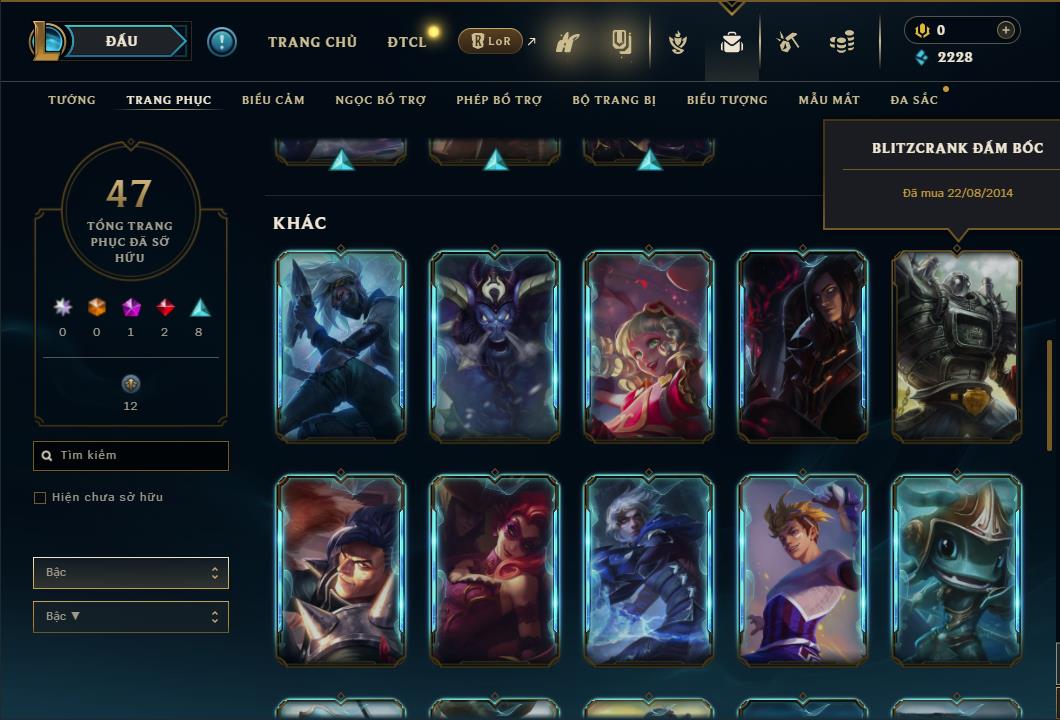The width and height of the screenshot is (1060, 720).
Task: Toggle the Hiện chưa sở hữu checkbox
Action: [x=40, y=498]
